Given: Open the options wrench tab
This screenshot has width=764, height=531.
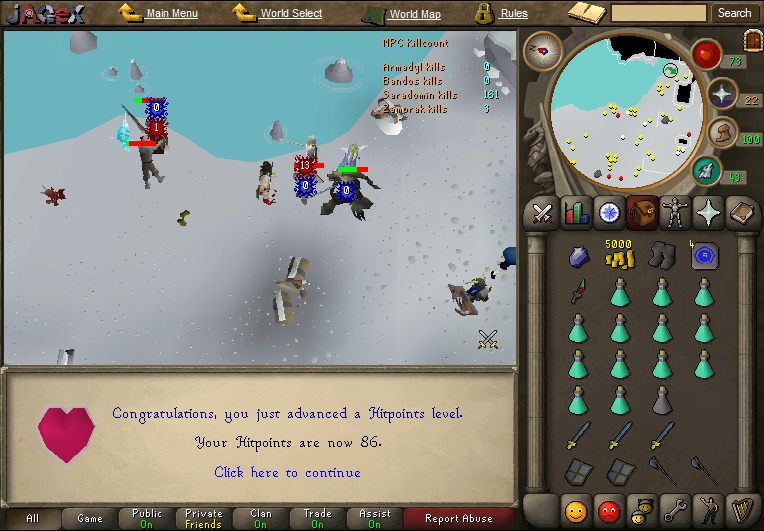Looking at the screenshot, I should (674, 510).
